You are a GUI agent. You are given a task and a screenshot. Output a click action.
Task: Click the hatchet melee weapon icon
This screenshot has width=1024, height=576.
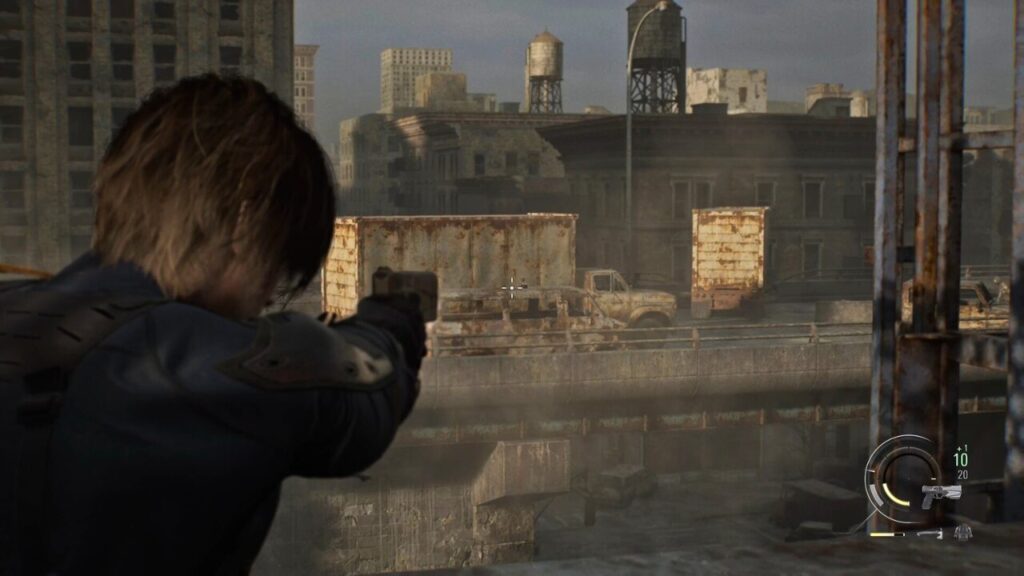pos(929,534)
